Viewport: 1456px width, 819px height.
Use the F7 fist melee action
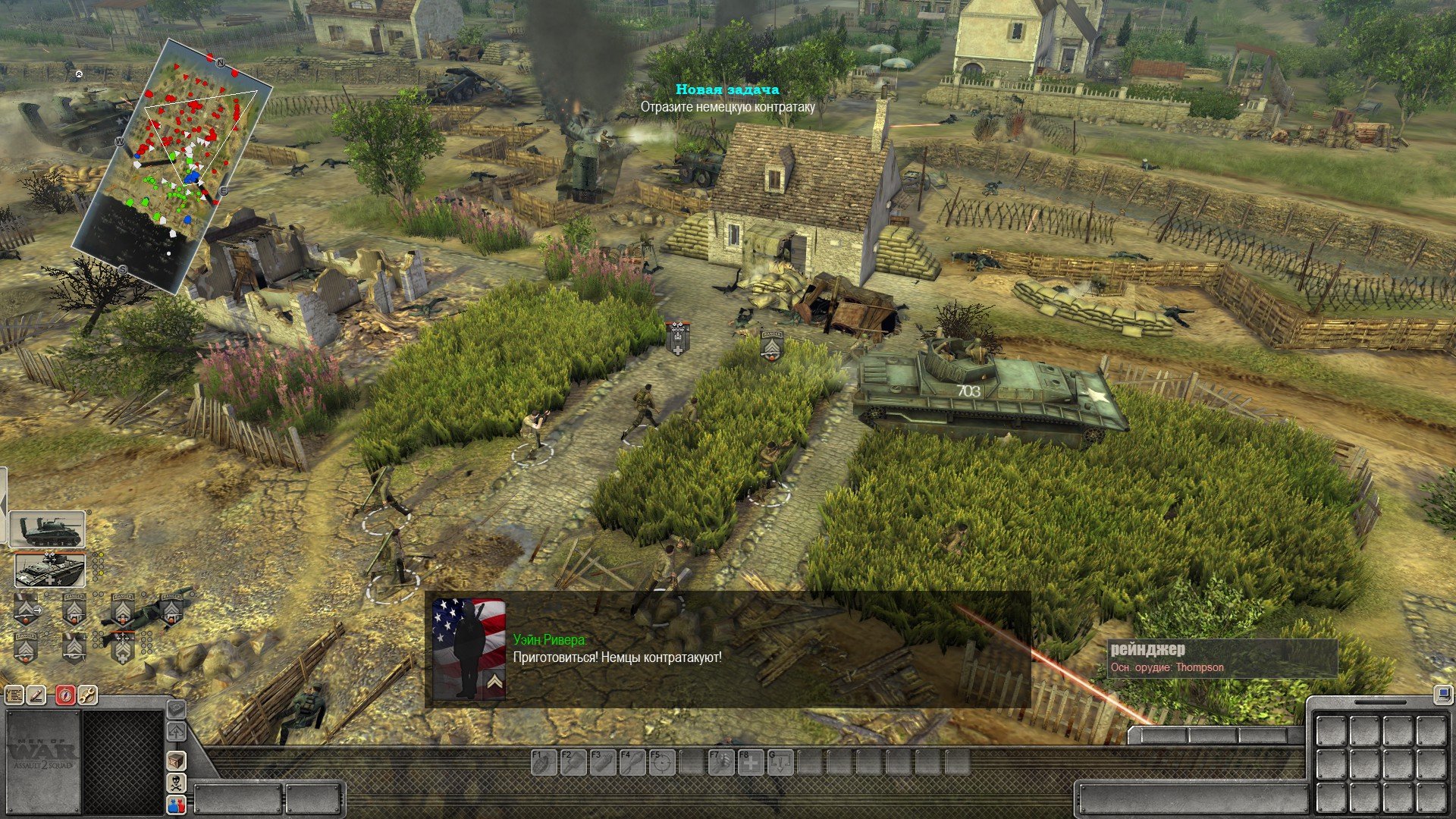coord(721,761)
